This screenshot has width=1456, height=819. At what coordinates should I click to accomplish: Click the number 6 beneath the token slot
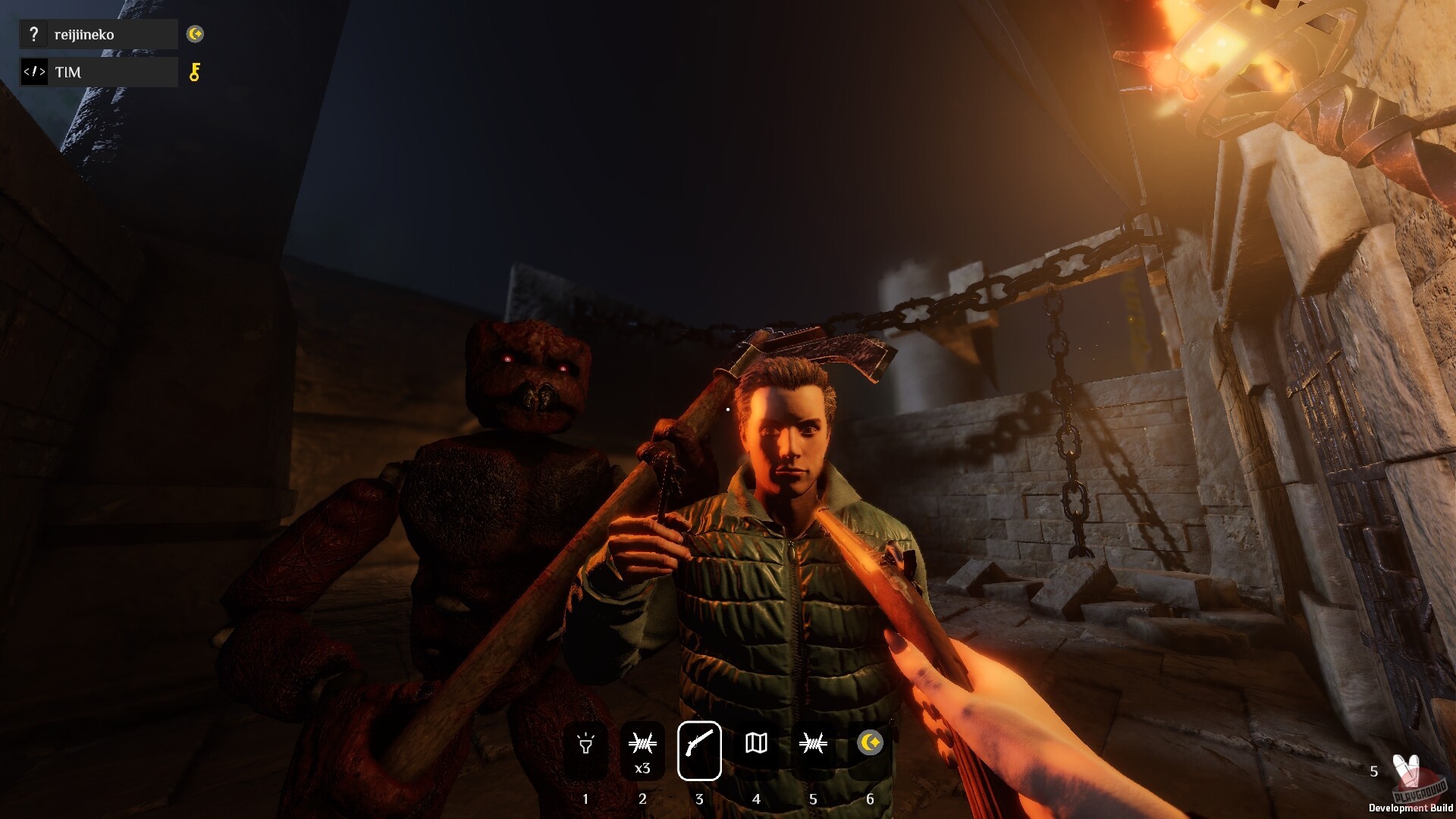coord(870,799)
